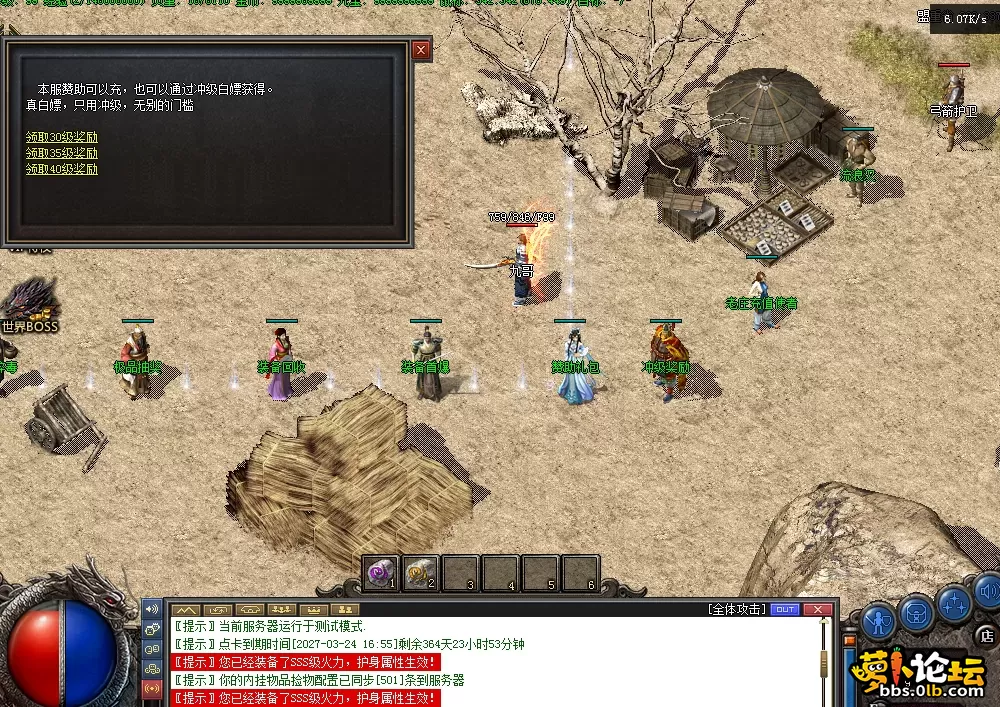Close the chat window with red X
The height and width of the screenshot is (707, 1000).
[x=818, y=609]
